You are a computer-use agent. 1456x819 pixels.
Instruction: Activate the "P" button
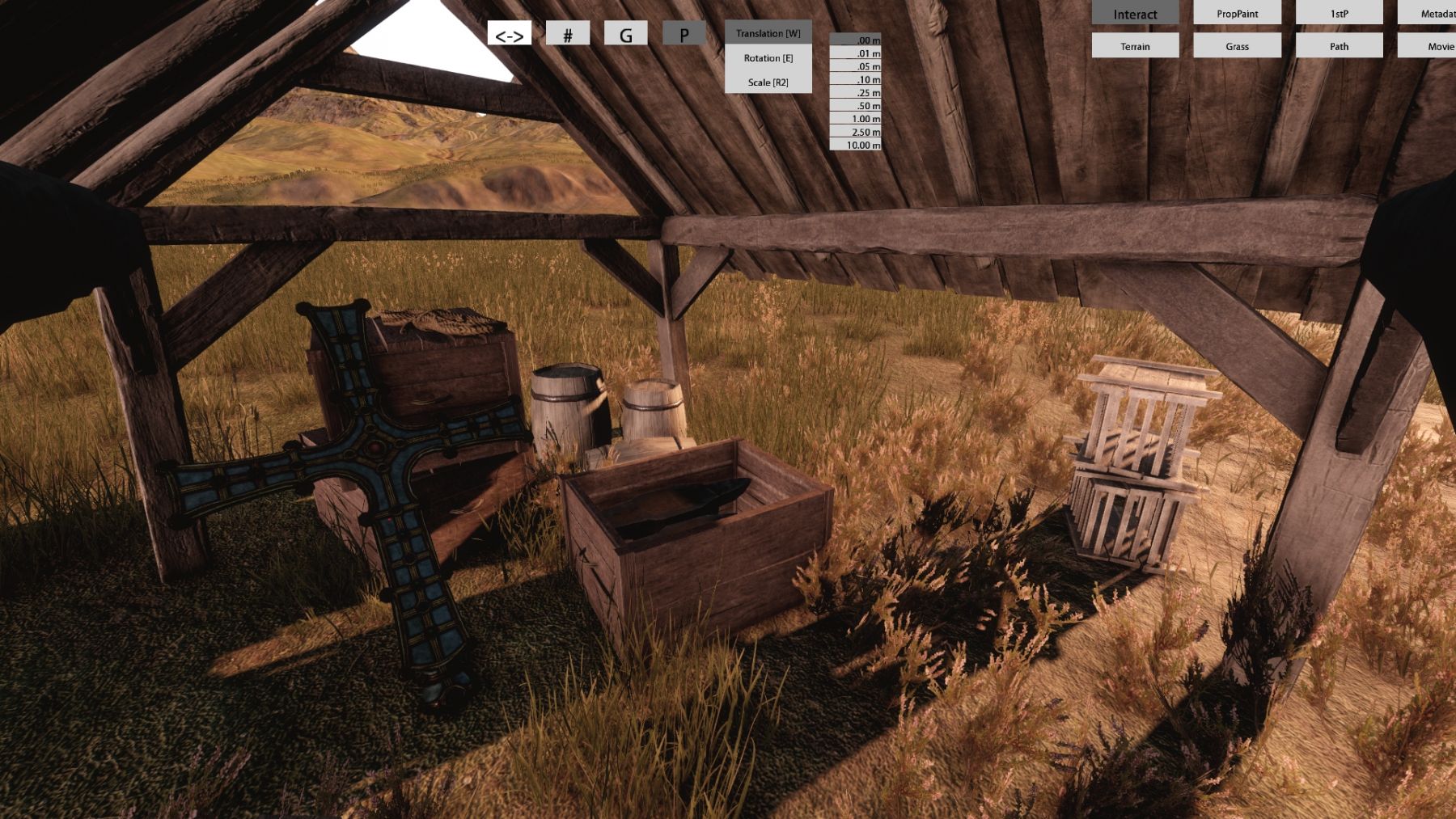coord(684,34)
